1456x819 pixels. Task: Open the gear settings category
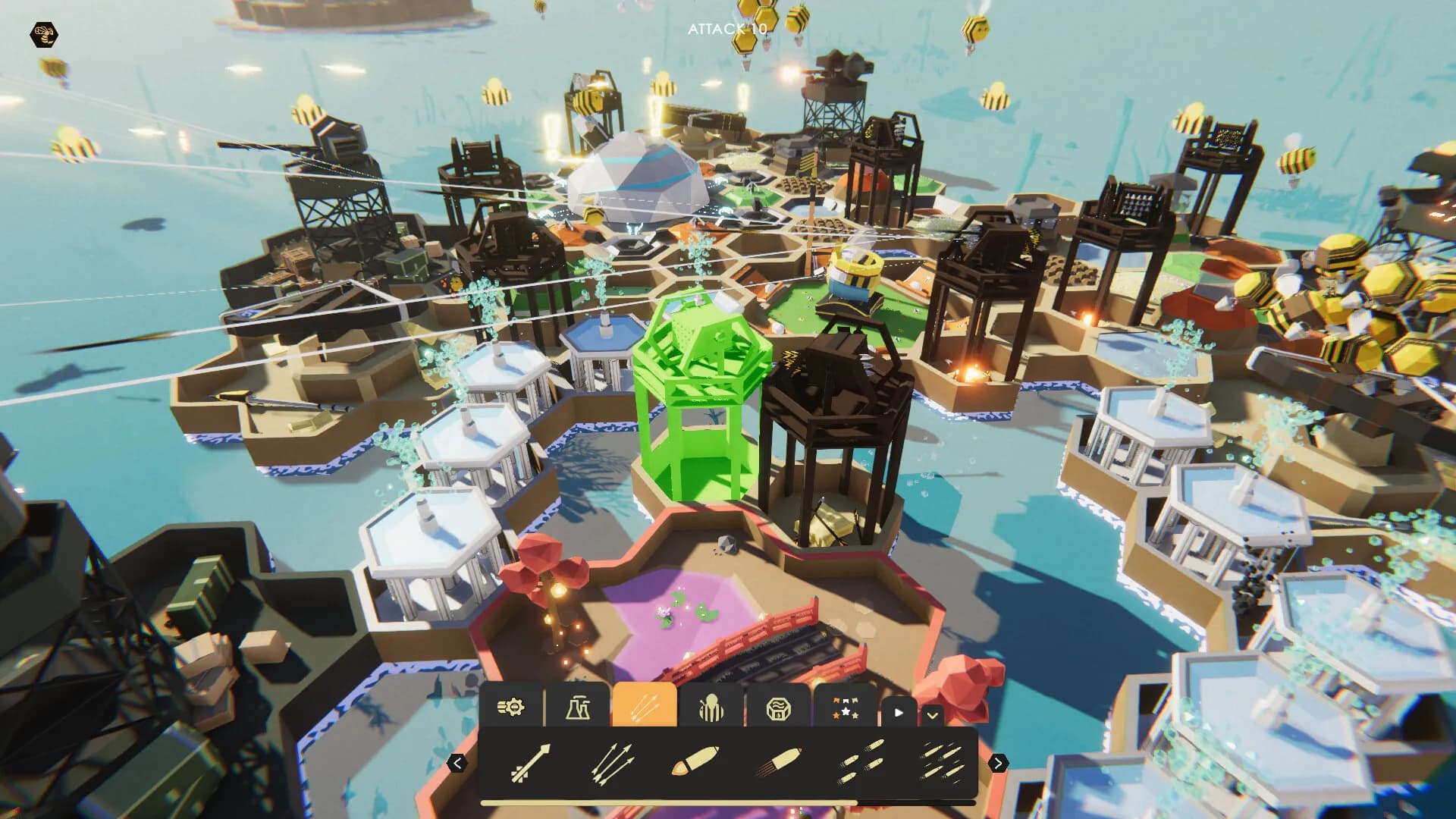pos(513,705)
